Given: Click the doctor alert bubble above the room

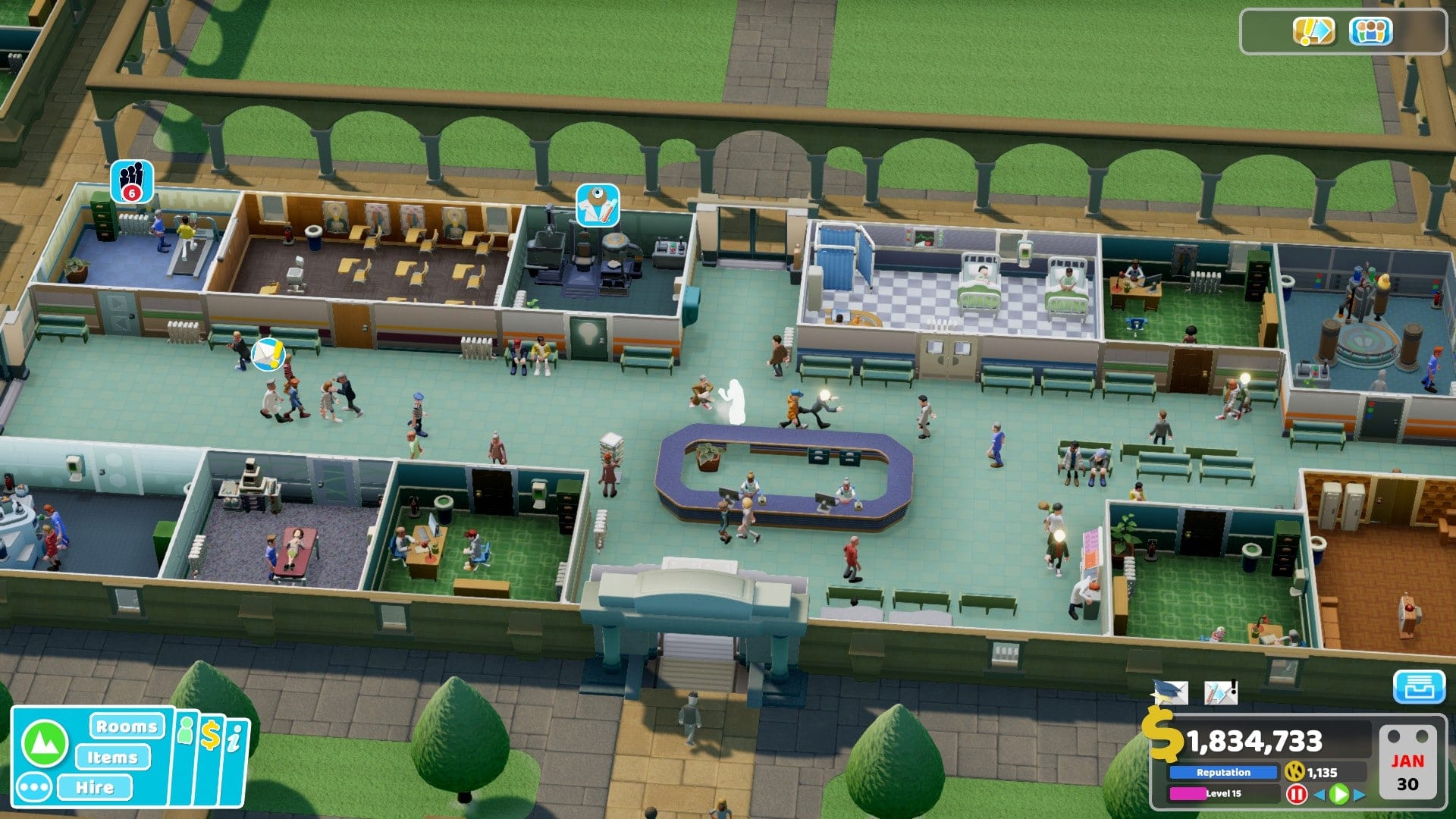Looking at the screenshot, I should [x=597, y=204].
